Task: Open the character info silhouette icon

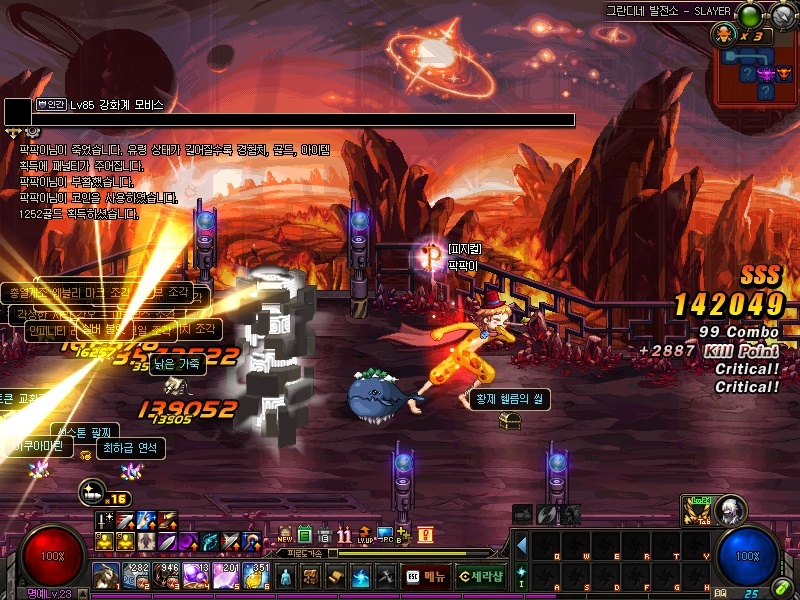Action: click(x=286, y=577)
